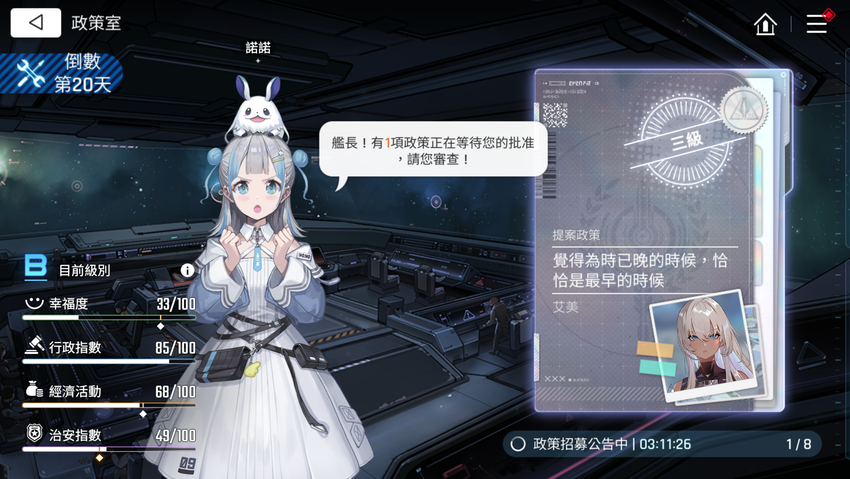Show info about 目前級別 rating

[x=187, y=270]
